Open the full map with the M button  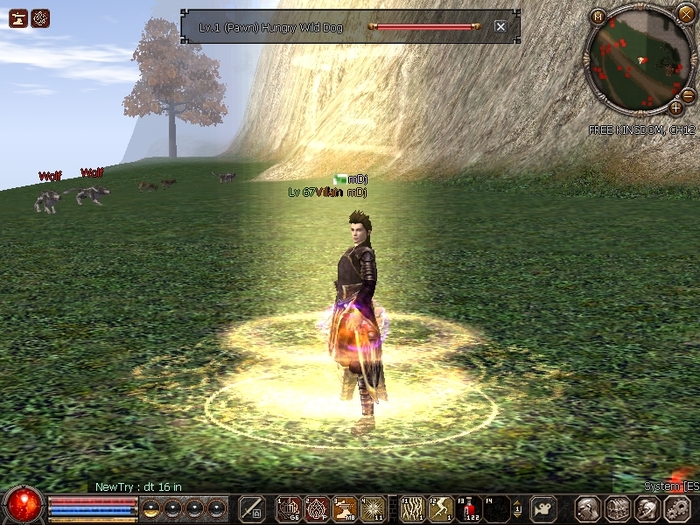pos(597,16)
